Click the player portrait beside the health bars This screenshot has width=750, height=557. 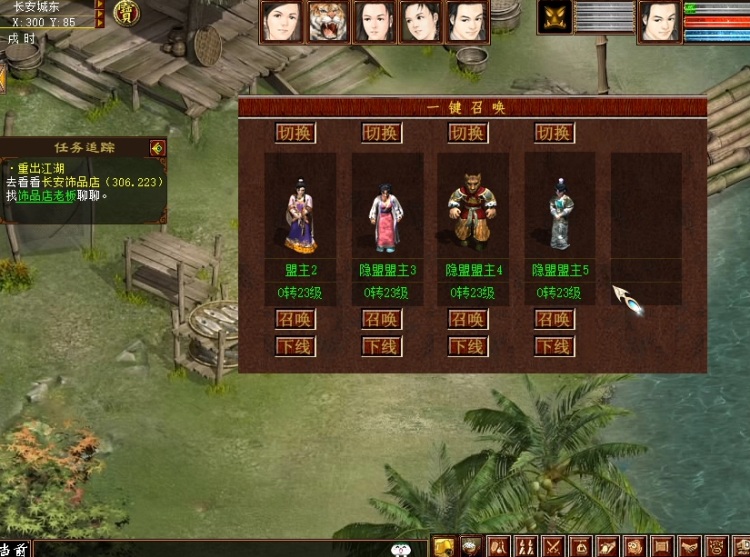pyautogui.click(x=660, y=22)
